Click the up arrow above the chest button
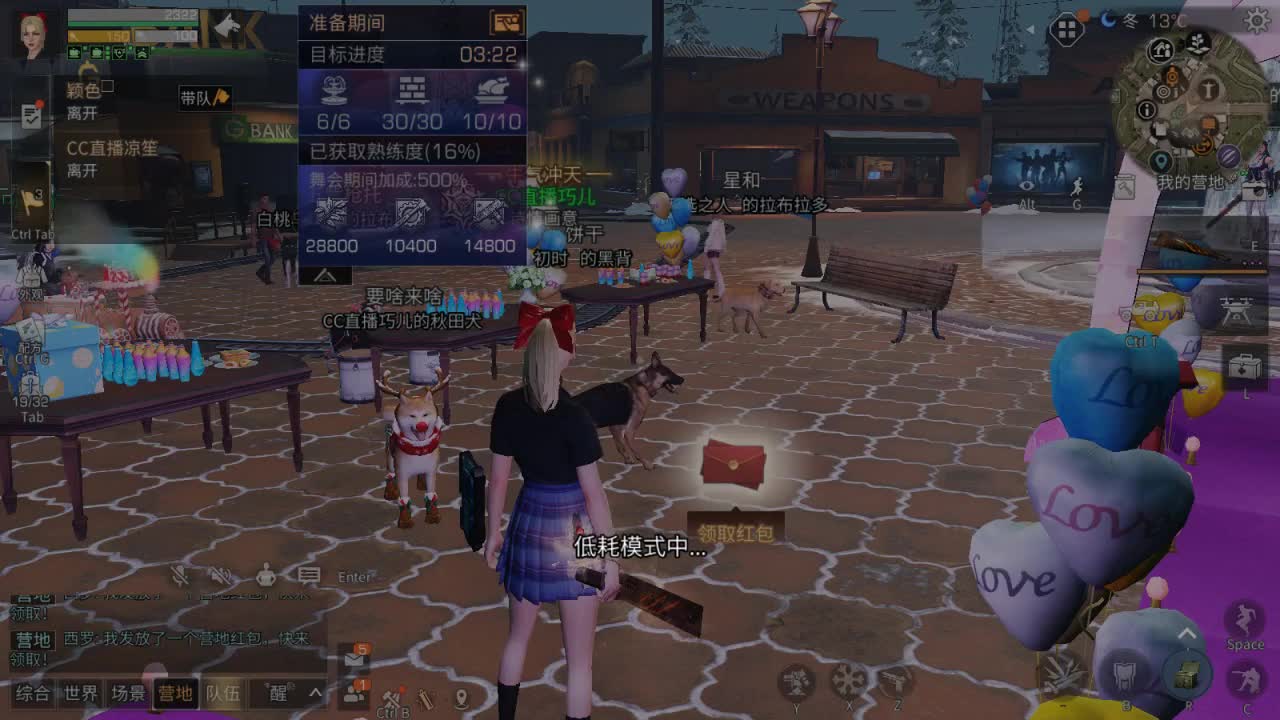 pos(1186,630)
